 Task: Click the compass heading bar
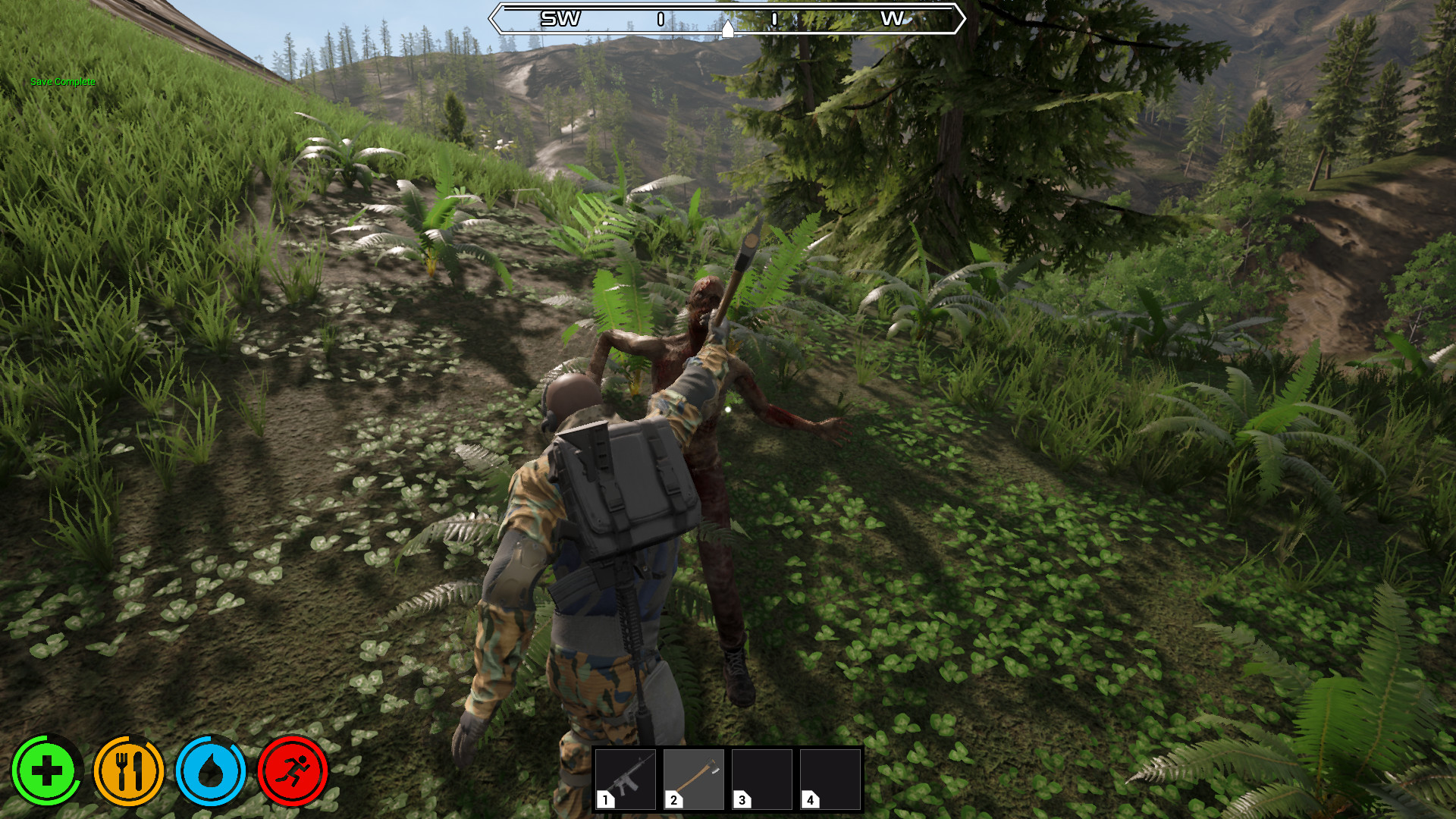click(726, 19)
